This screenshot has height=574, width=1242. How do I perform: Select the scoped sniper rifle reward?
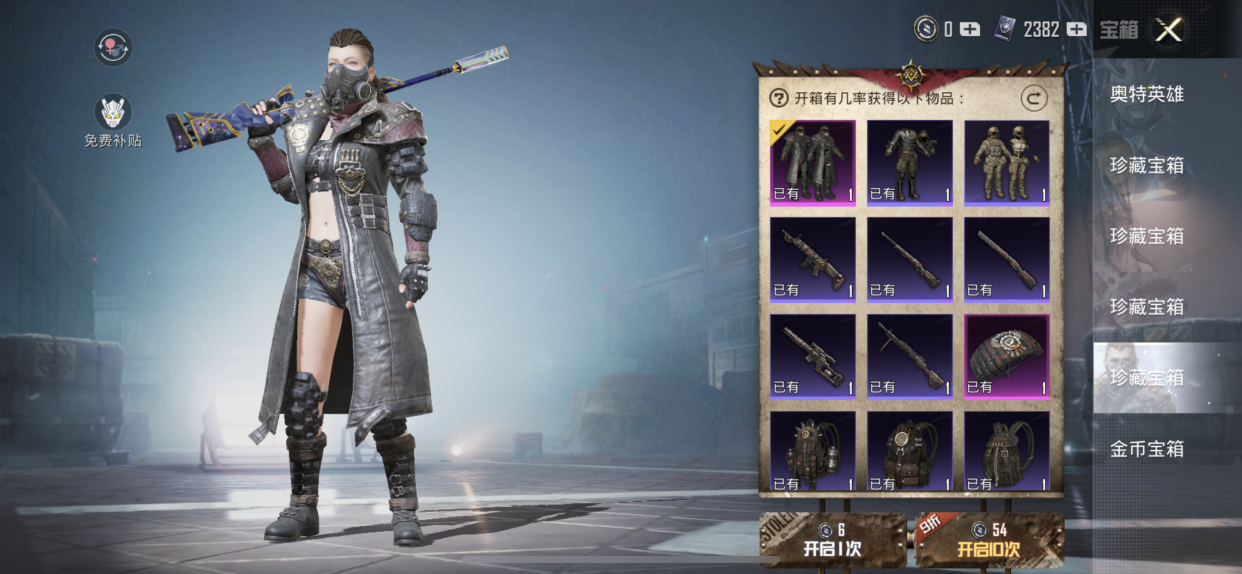pyautogui.click(x=812, y=356)
